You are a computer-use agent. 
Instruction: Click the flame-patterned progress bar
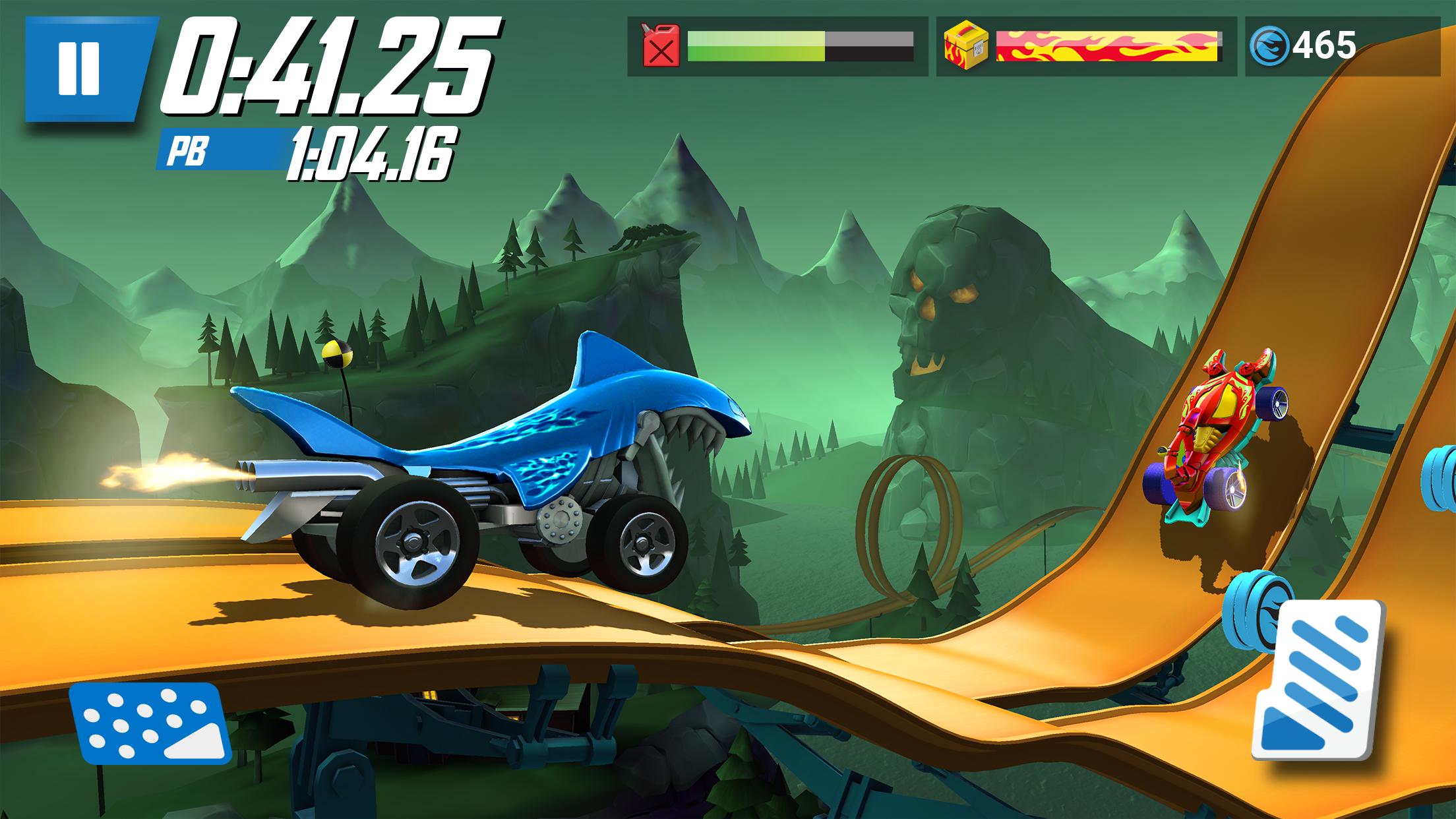[1108, 47]
